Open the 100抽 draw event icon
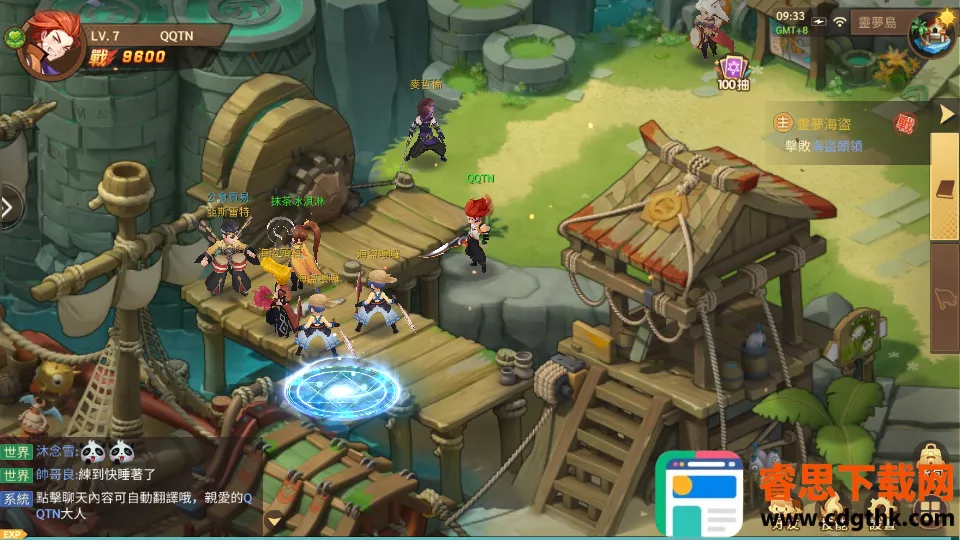Image resolution: width=960 pixels, height=540 pixels. [733, 70]
